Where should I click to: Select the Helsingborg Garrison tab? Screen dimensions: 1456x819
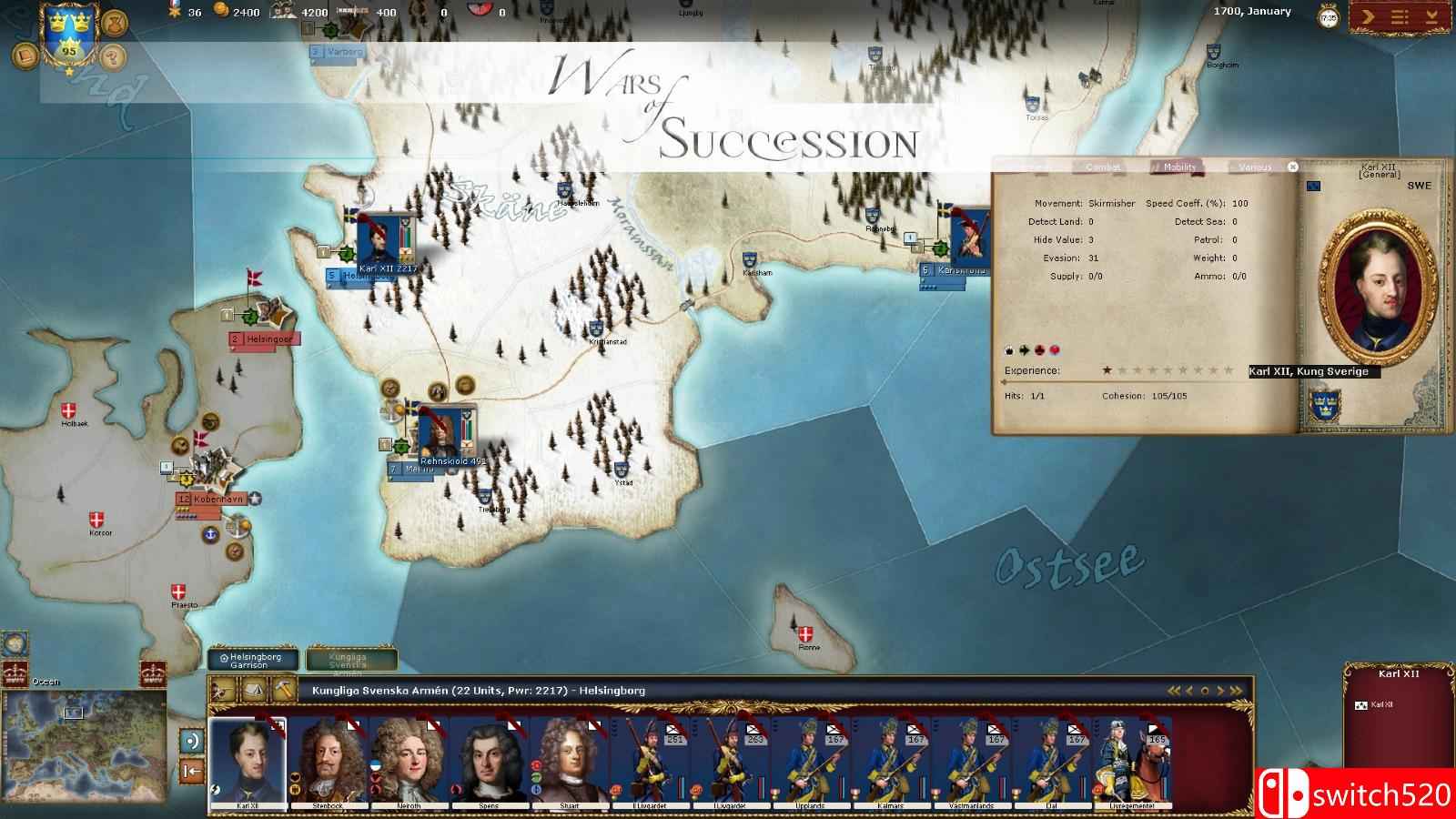252,660
